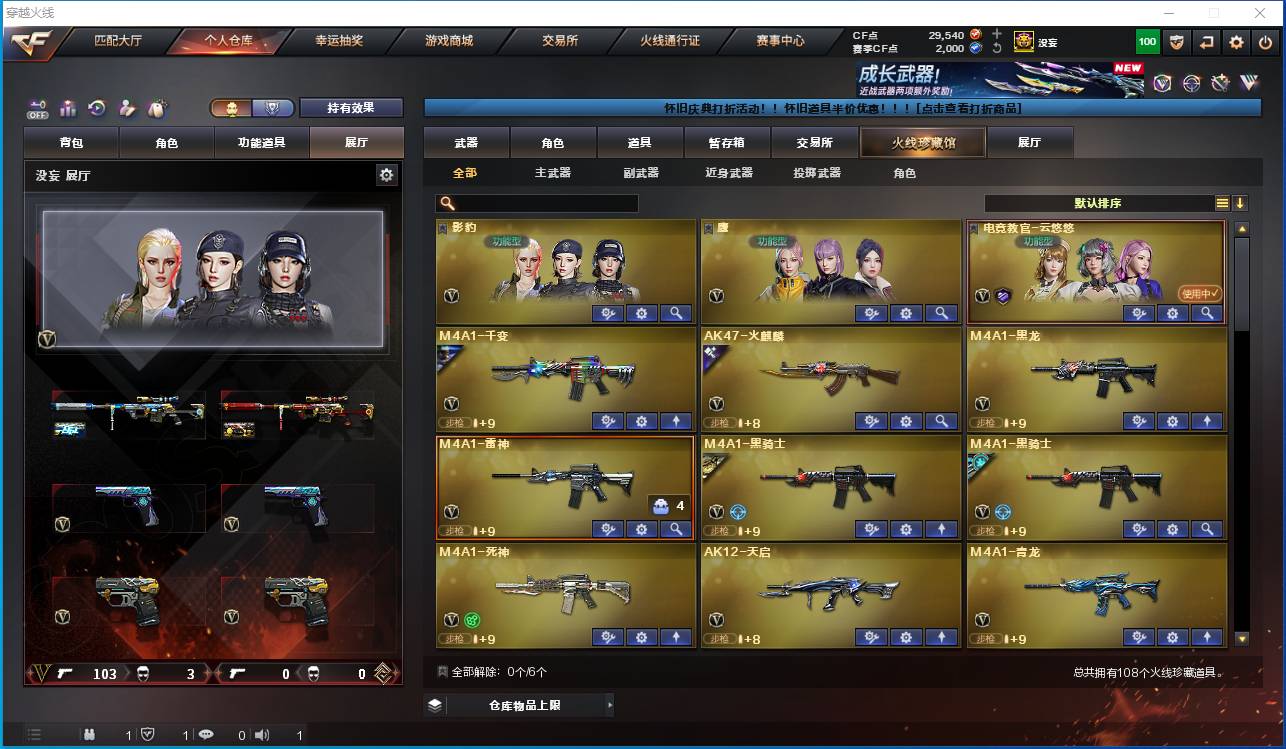
Task: Click the upgrade arrow icon on M4A1-黑龙 card
Action: click(x=1206, y=421)
